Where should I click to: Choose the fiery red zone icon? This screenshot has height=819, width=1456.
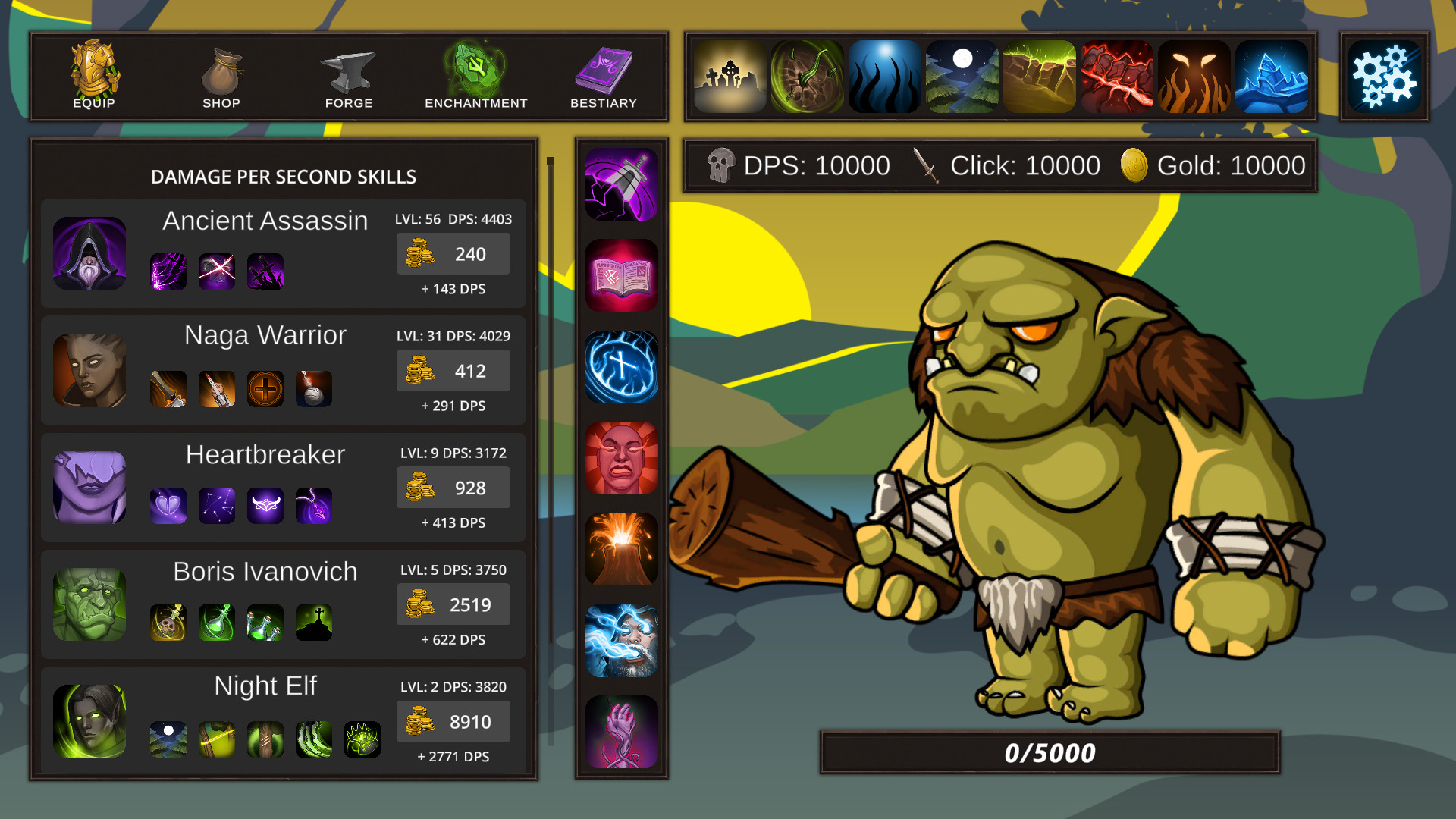pos(1117,76)
